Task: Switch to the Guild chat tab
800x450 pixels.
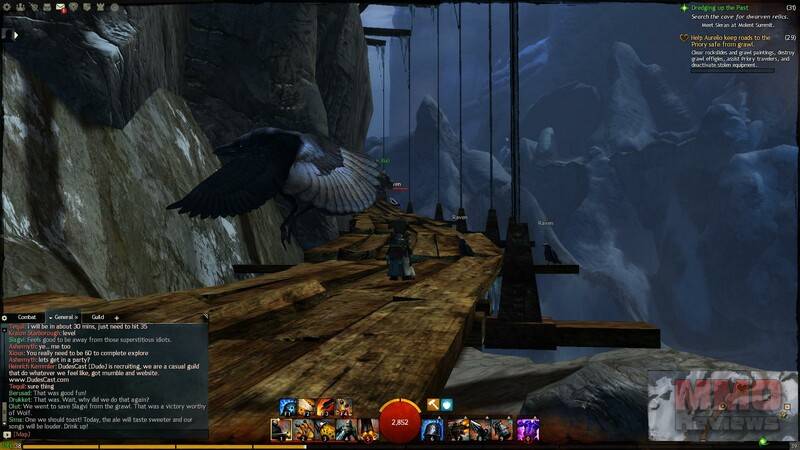Action: tap(98, 317)
